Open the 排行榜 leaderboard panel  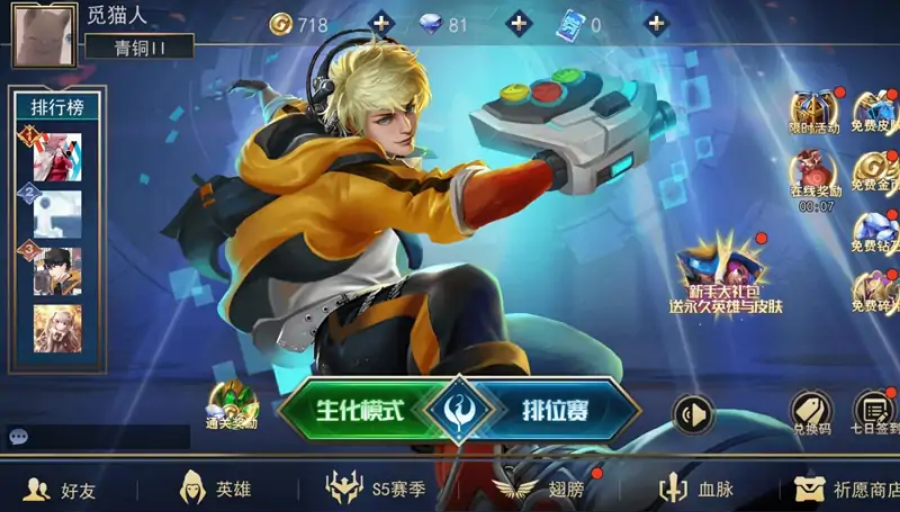pyautogui.click(x=57, y=107)
